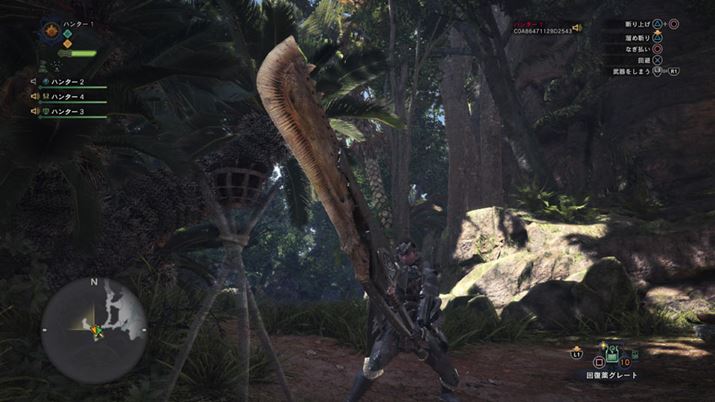Select the ハンター 2 party row
715x402 pixels.
click(x=69, y=81)
